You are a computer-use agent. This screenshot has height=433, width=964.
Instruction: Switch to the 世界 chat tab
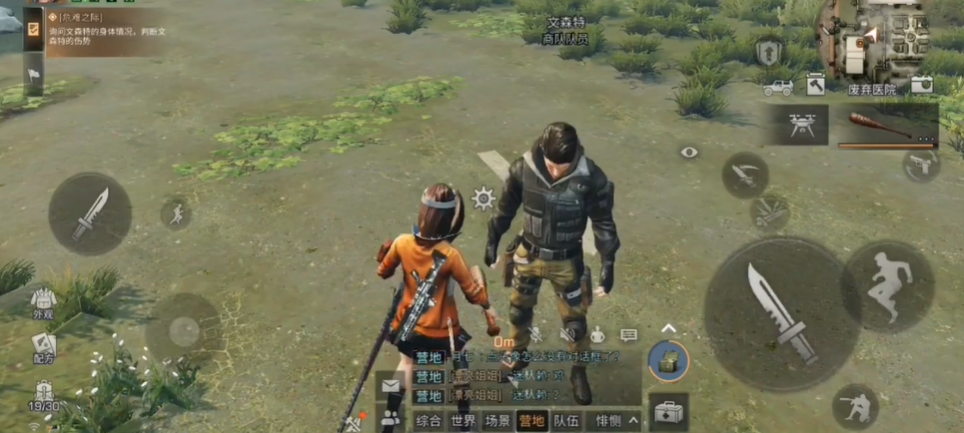click(463, 421)
